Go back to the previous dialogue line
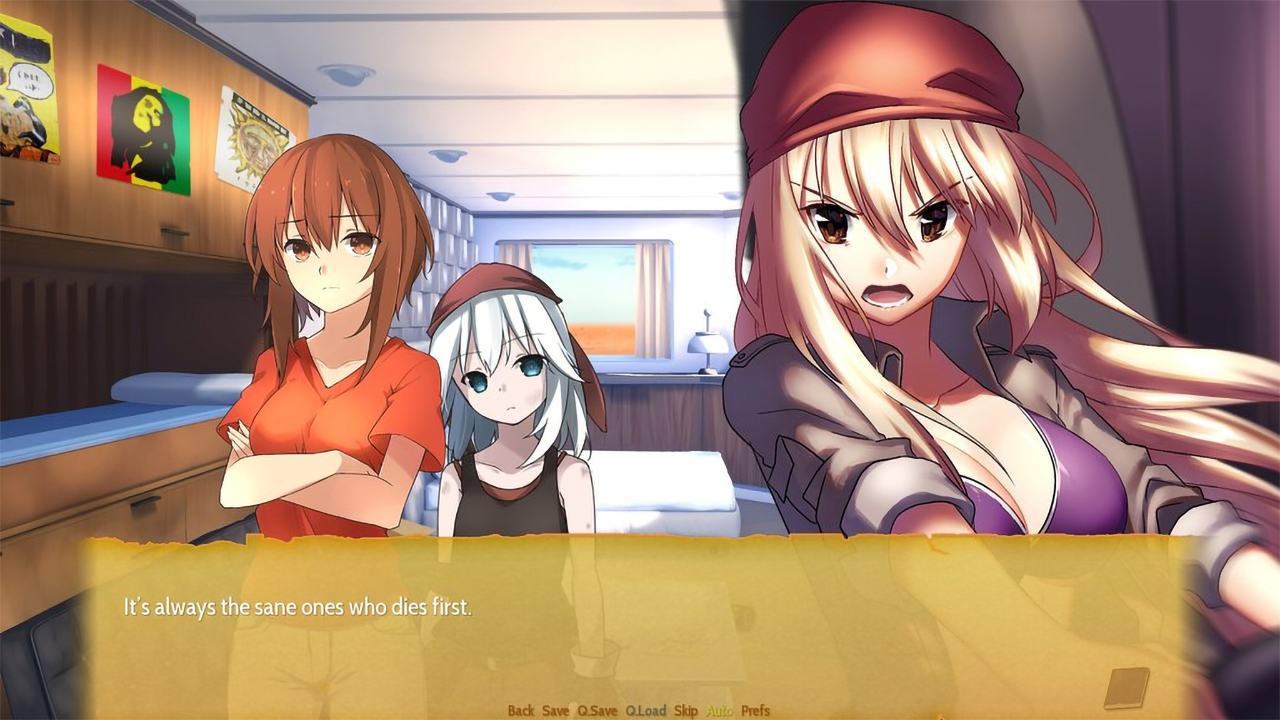The image size is (1280, 720). (520, 710)
